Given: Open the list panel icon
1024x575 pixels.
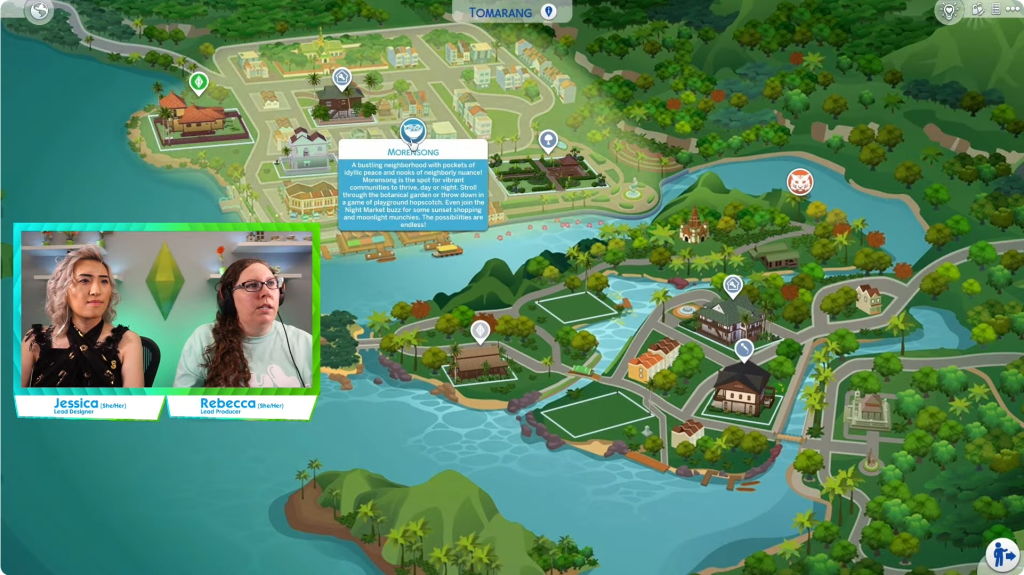Looking at the screenshot, I should click(x=994, y=10).
